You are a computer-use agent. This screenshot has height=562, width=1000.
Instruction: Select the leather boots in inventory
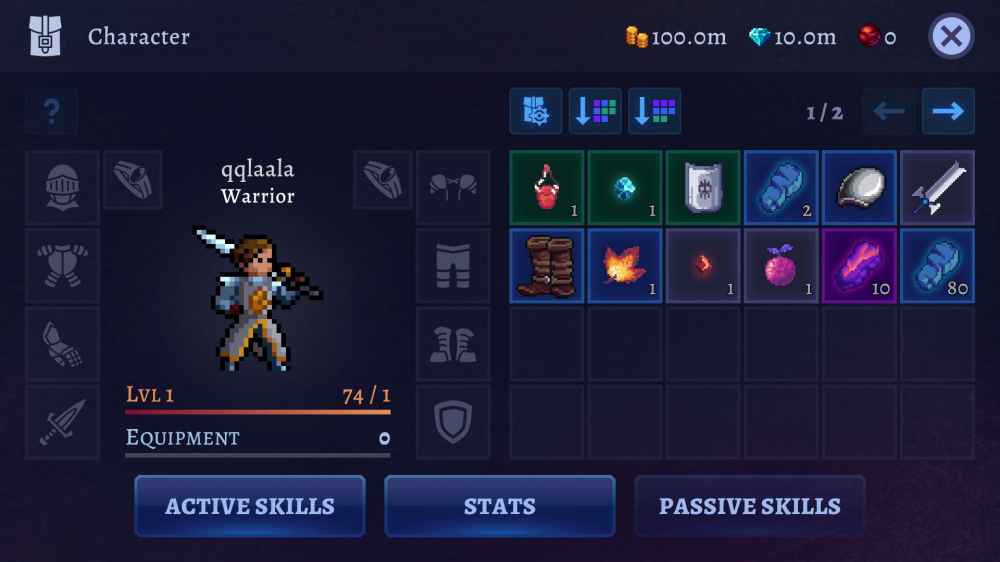tap(547, 265)
